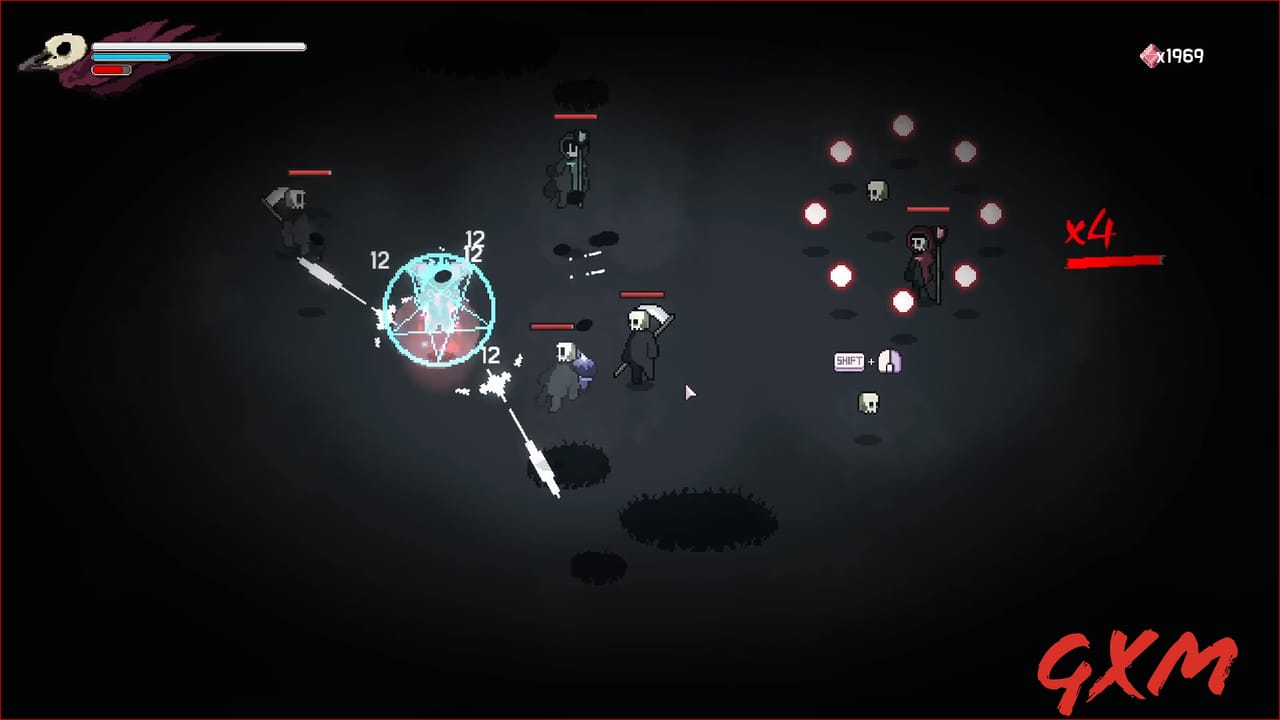
Task: Click the scythe-wielding skull enemy in the center
Action: pos(641,345)
